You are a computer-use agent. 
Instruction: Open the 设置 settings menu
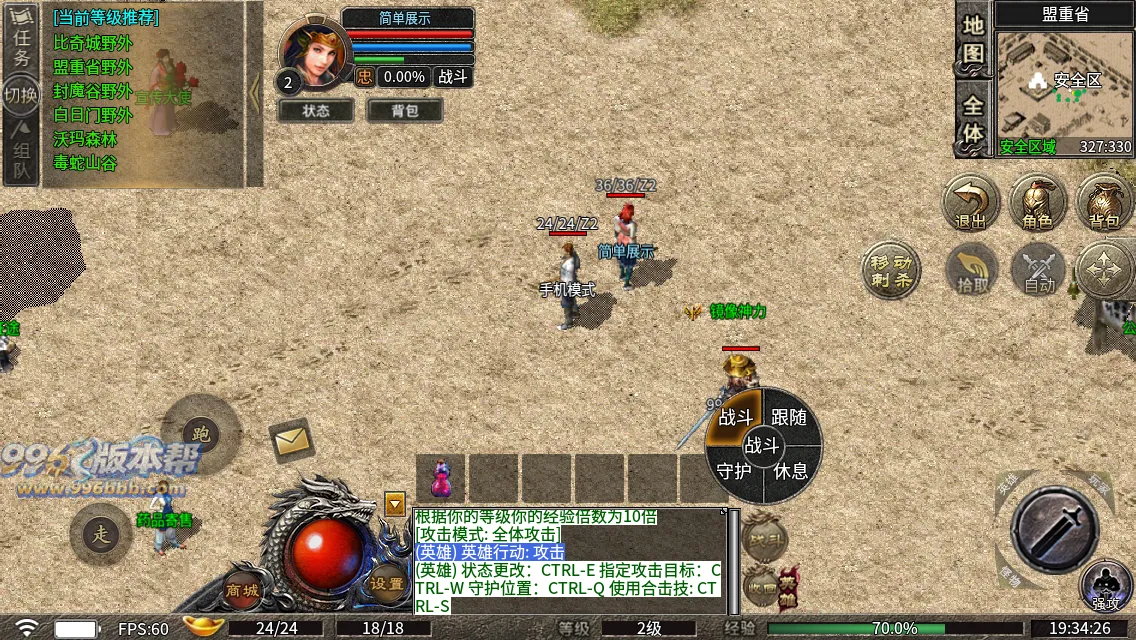click(387, 583)
